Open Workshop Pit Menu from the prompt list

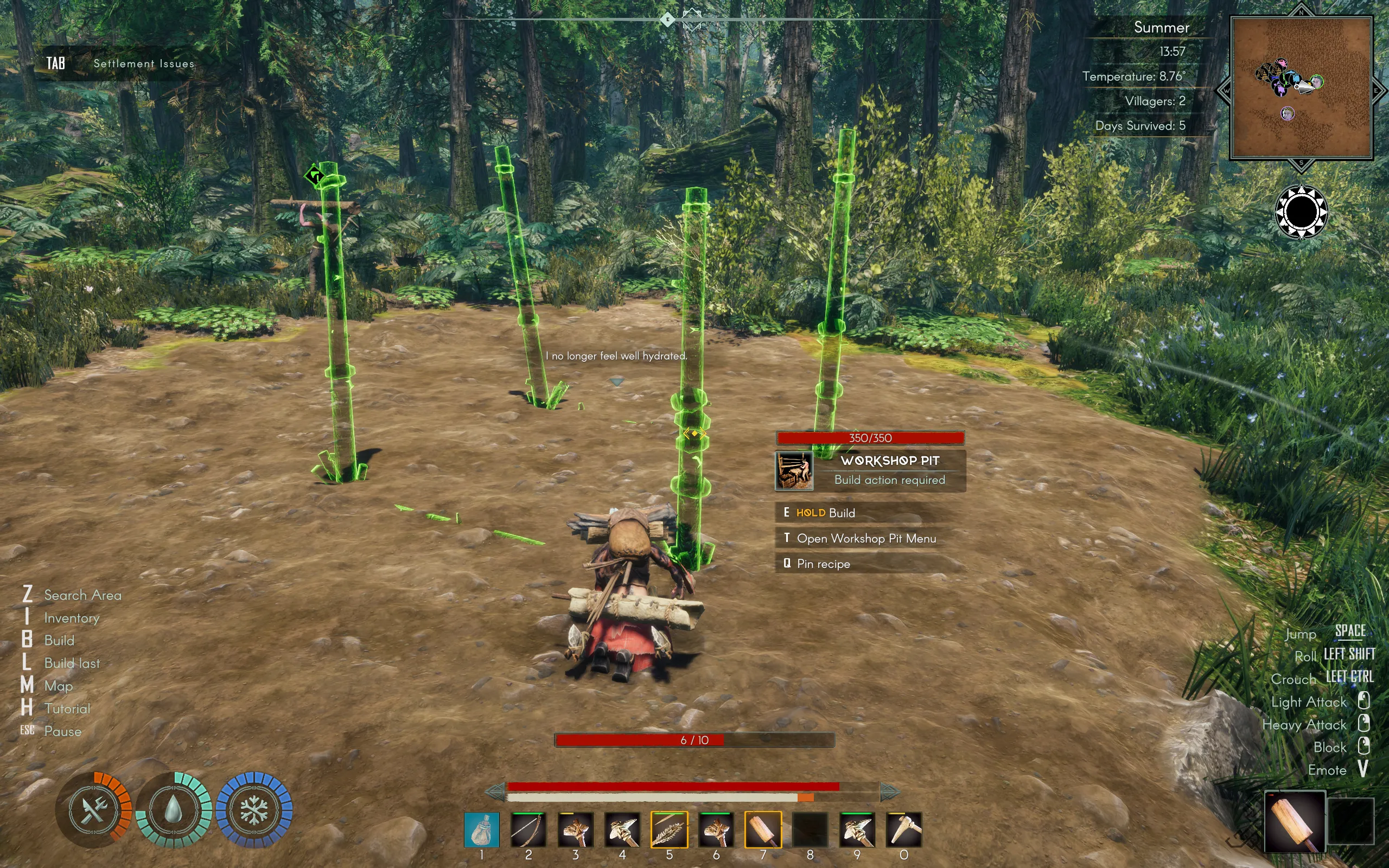click(x=866, y=539)
